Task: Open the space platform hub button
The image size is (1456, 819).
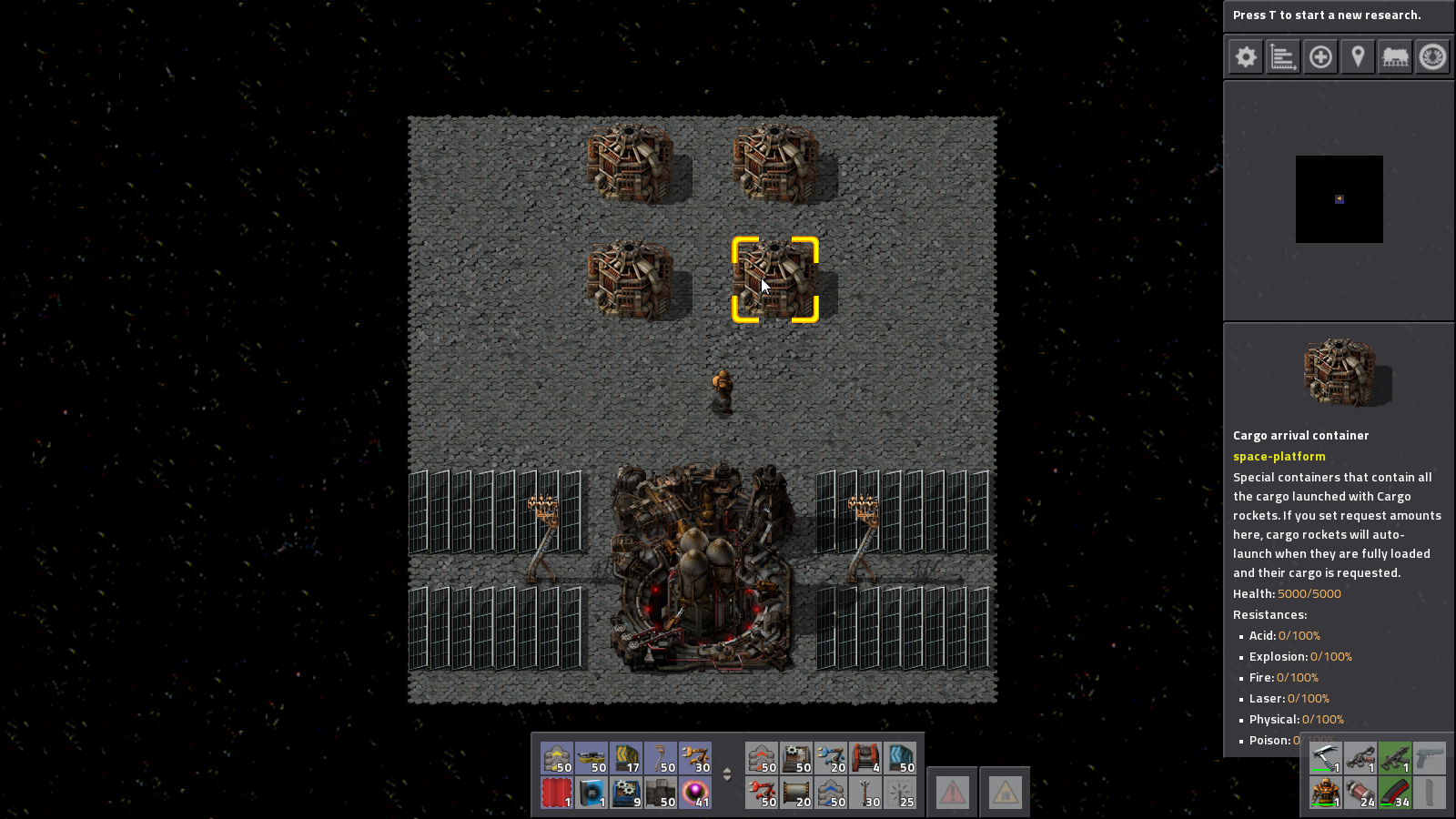Action: click(x=1432, y=57)
